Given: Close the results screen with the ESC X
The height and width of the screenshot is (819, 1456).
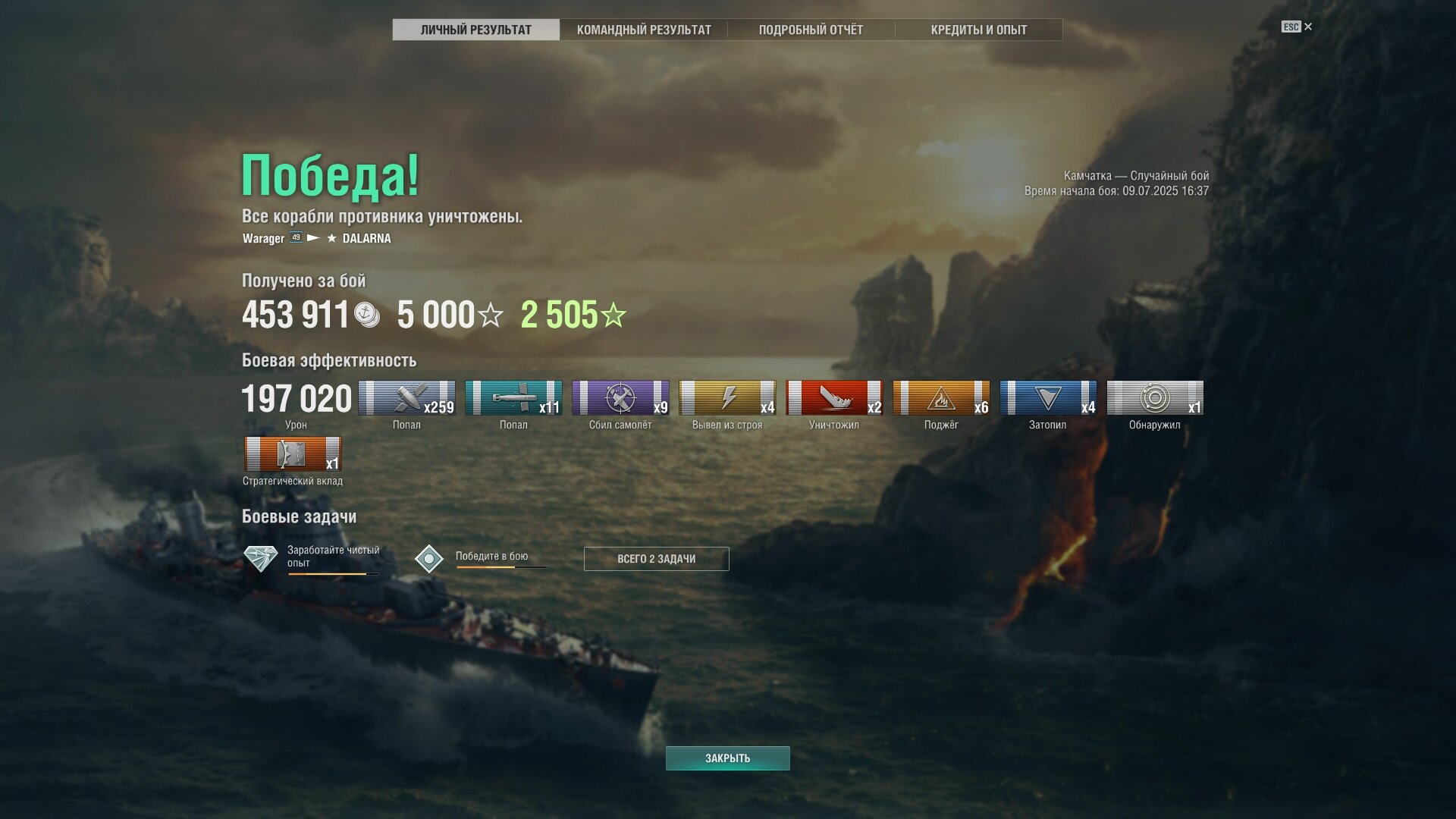Looking at the screenshot, I should tap(1307, 27).
